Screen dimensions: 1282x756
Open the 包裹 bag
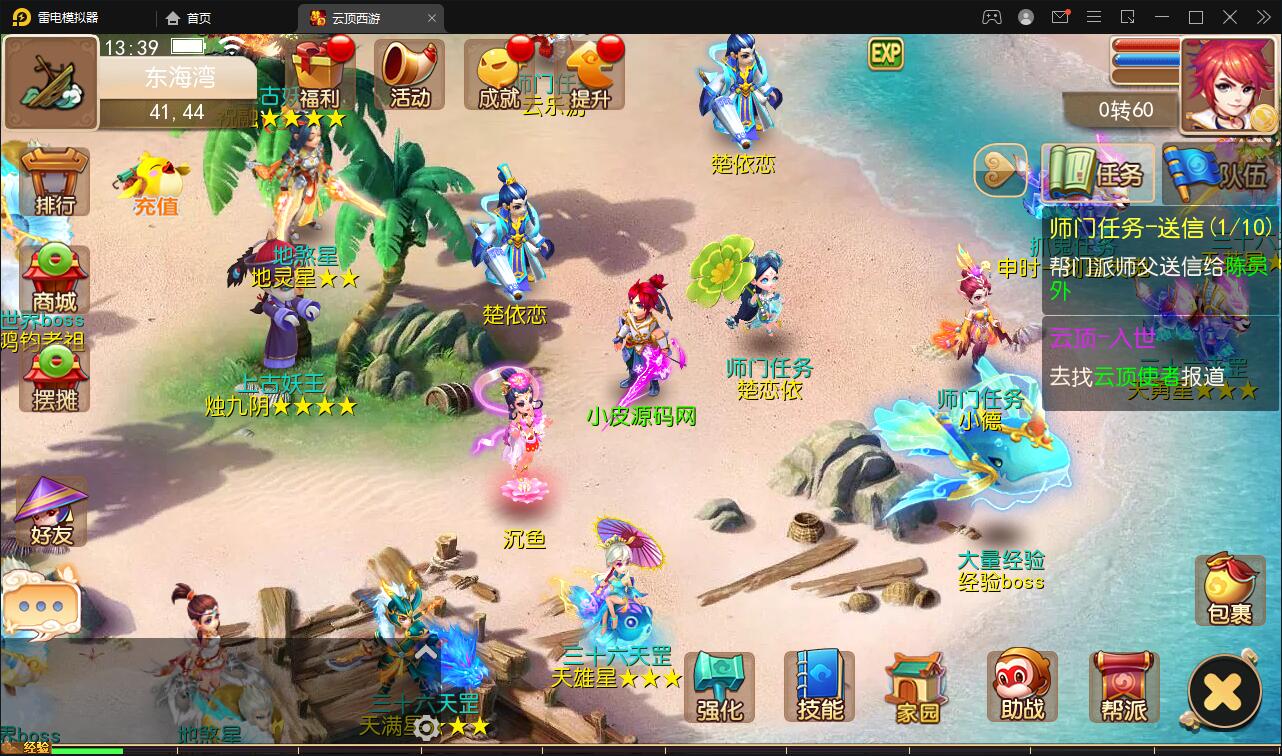pos(1229,590)
